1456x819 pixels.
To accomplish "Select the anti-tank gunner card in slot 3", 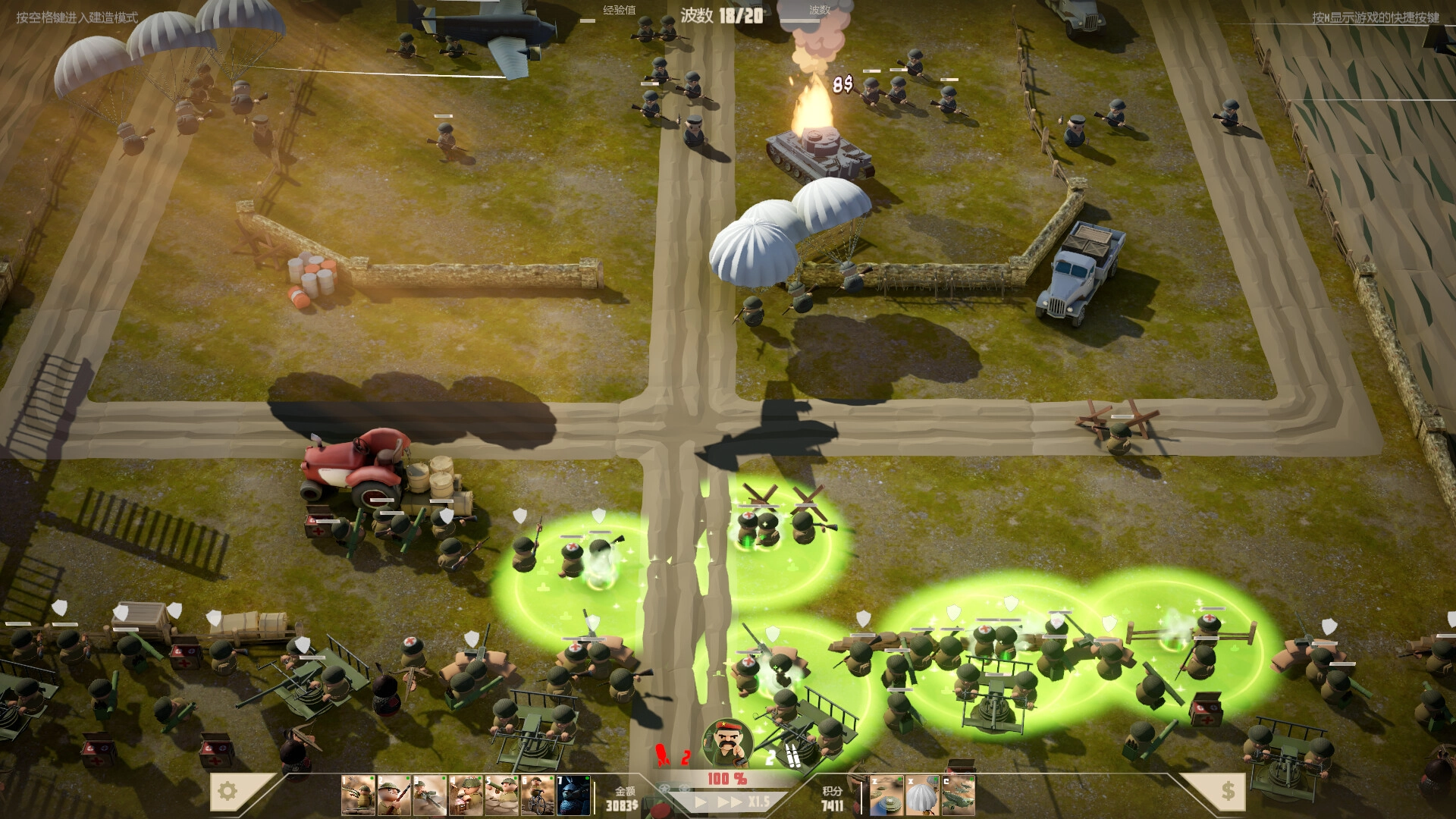I will click(428, 795).
